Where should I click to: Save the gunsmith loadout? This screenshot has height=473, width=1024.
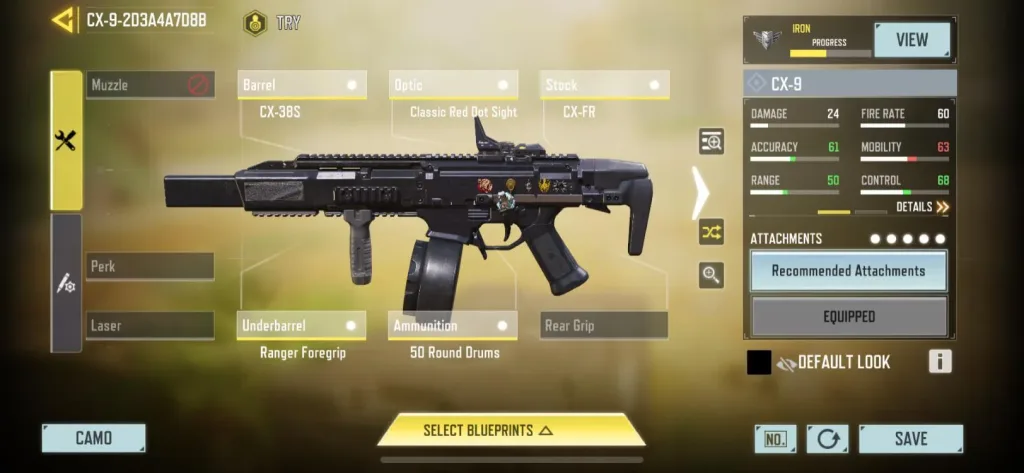pos(910,439)
